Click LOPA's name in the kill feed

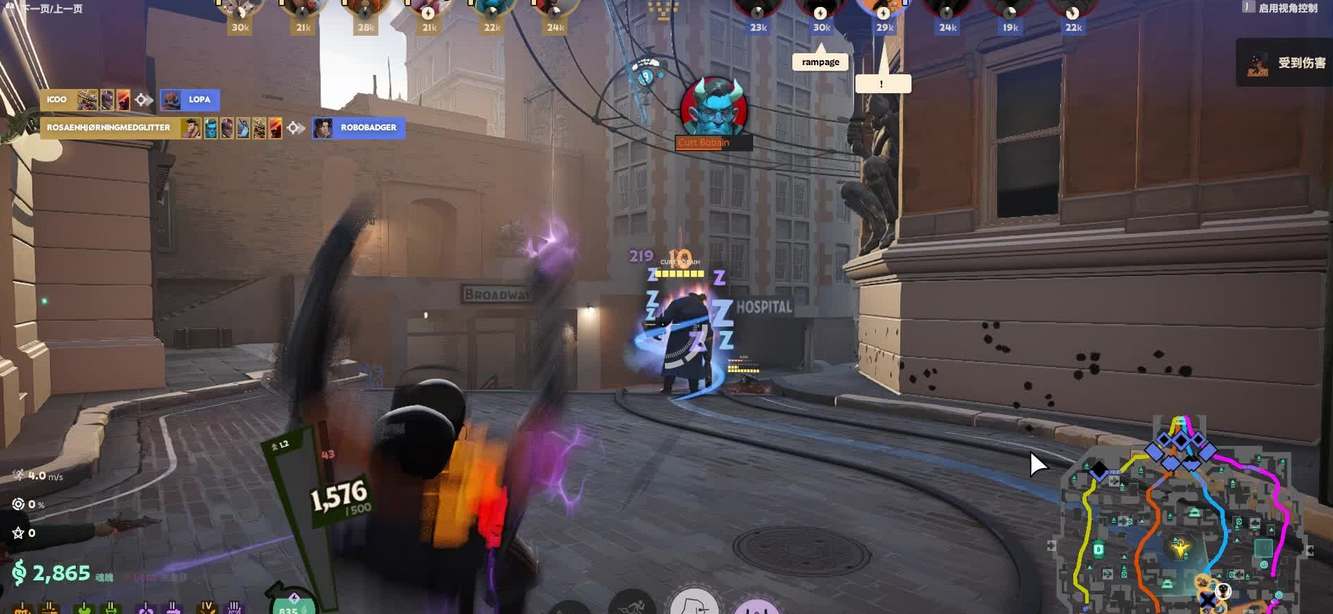[199, 100]
